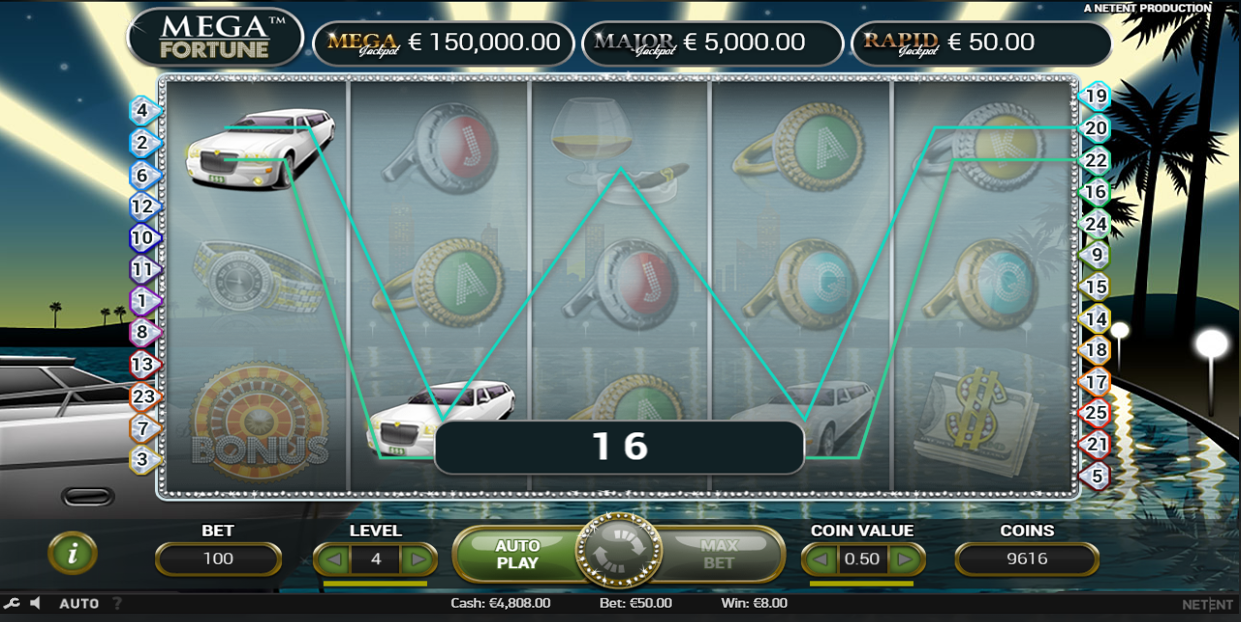Select bet line 10 marker
Image resolution: width=1241 pixels, height=622 pixels.
pos(143,238)
